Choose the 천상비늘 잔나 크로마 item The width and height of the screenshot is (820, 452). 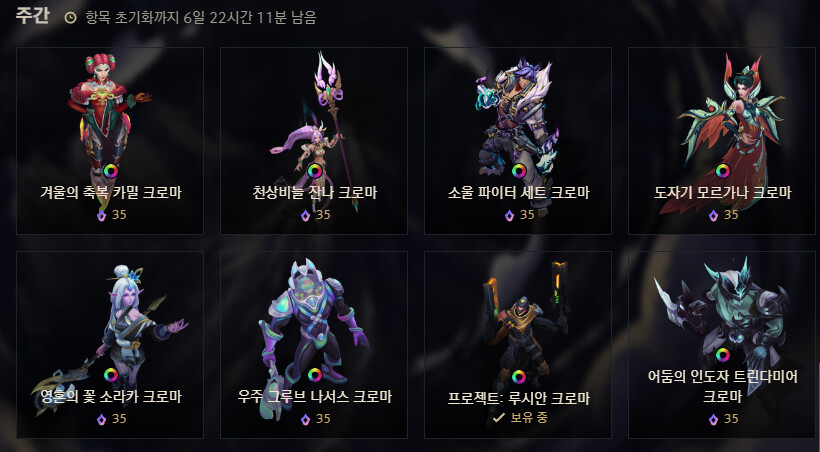click(x=314, y=140)
